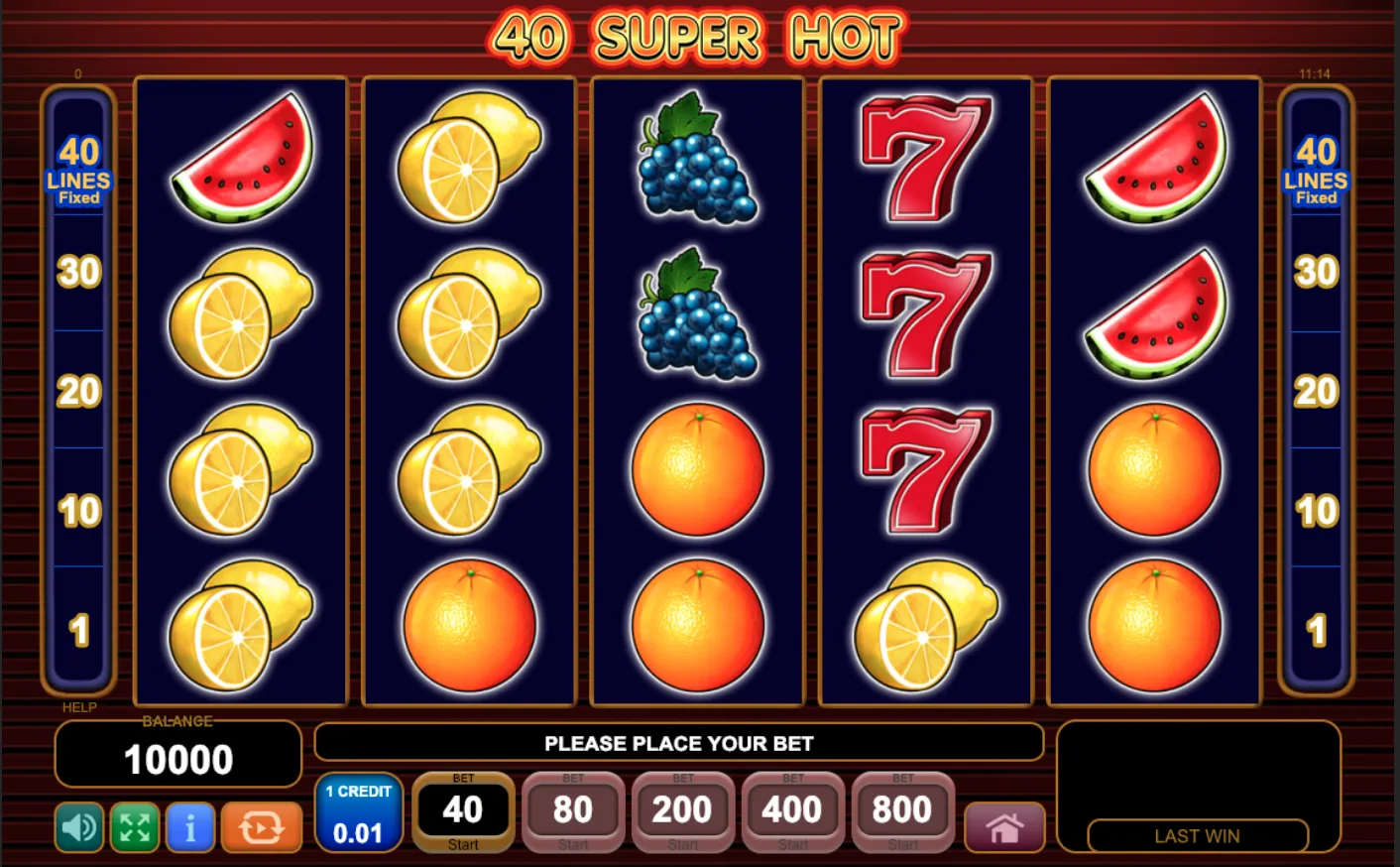This screenshot has width=1400, height=867.
Task: Click the green fullscreen arrows icon
Action: (134, 826)
